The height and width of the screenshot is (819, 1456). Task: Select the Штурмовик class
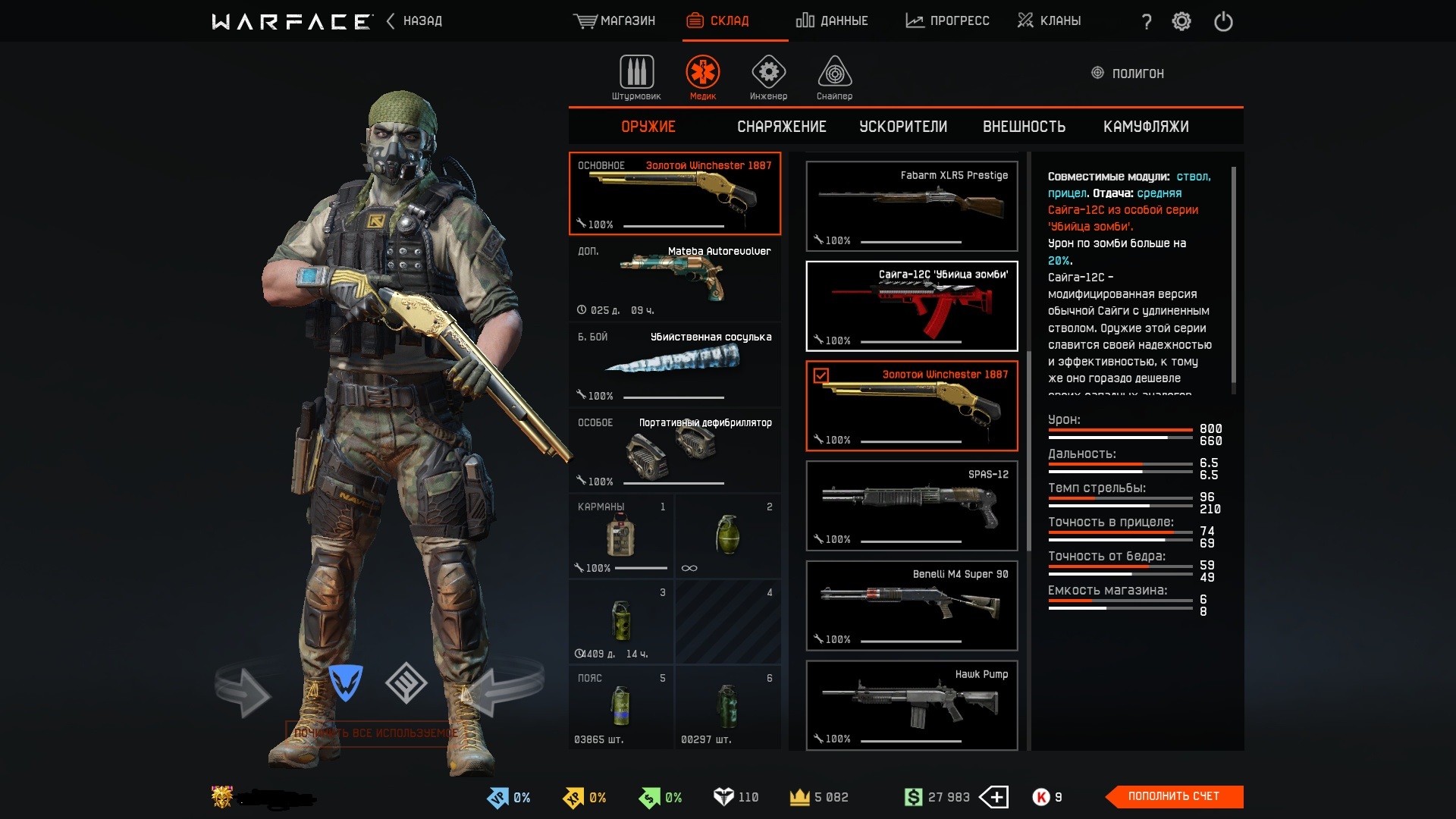636,77
